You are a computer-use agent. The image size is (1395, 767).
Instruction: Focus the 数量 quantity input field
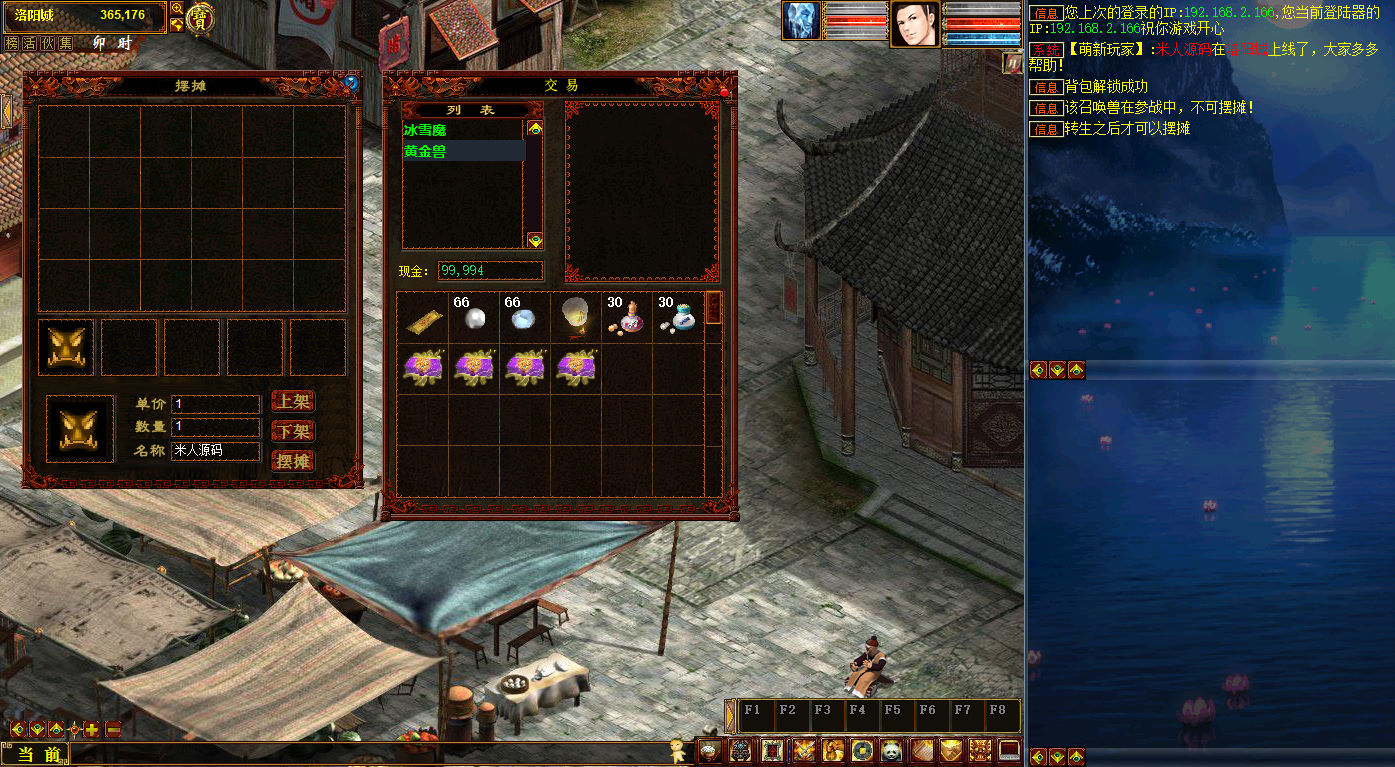pos(215,427)
